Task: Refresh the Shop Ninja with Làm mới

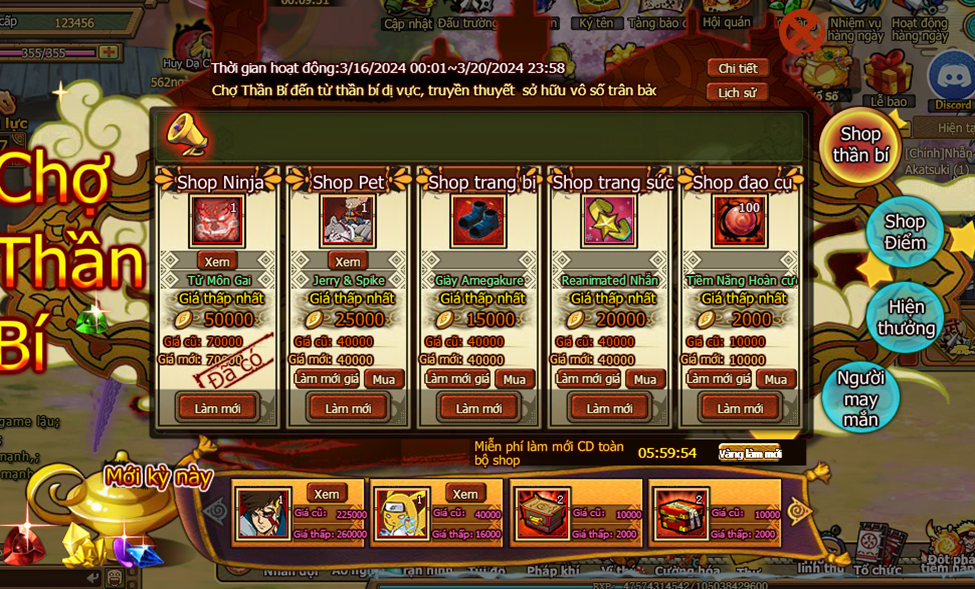Action: coord(217,408)
